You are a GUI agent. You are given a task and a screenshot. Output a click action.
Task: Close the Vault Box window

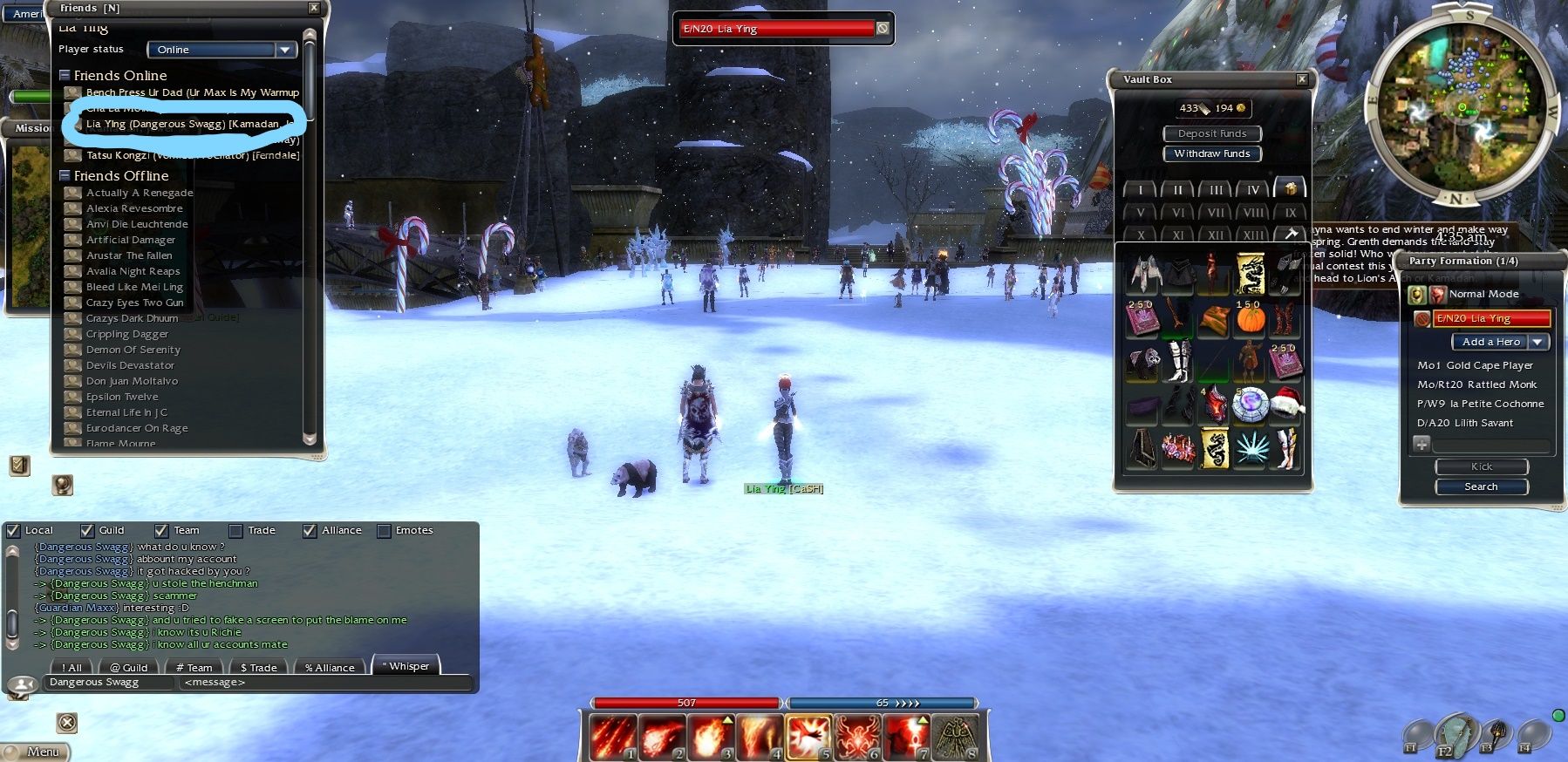point(1301,79)
